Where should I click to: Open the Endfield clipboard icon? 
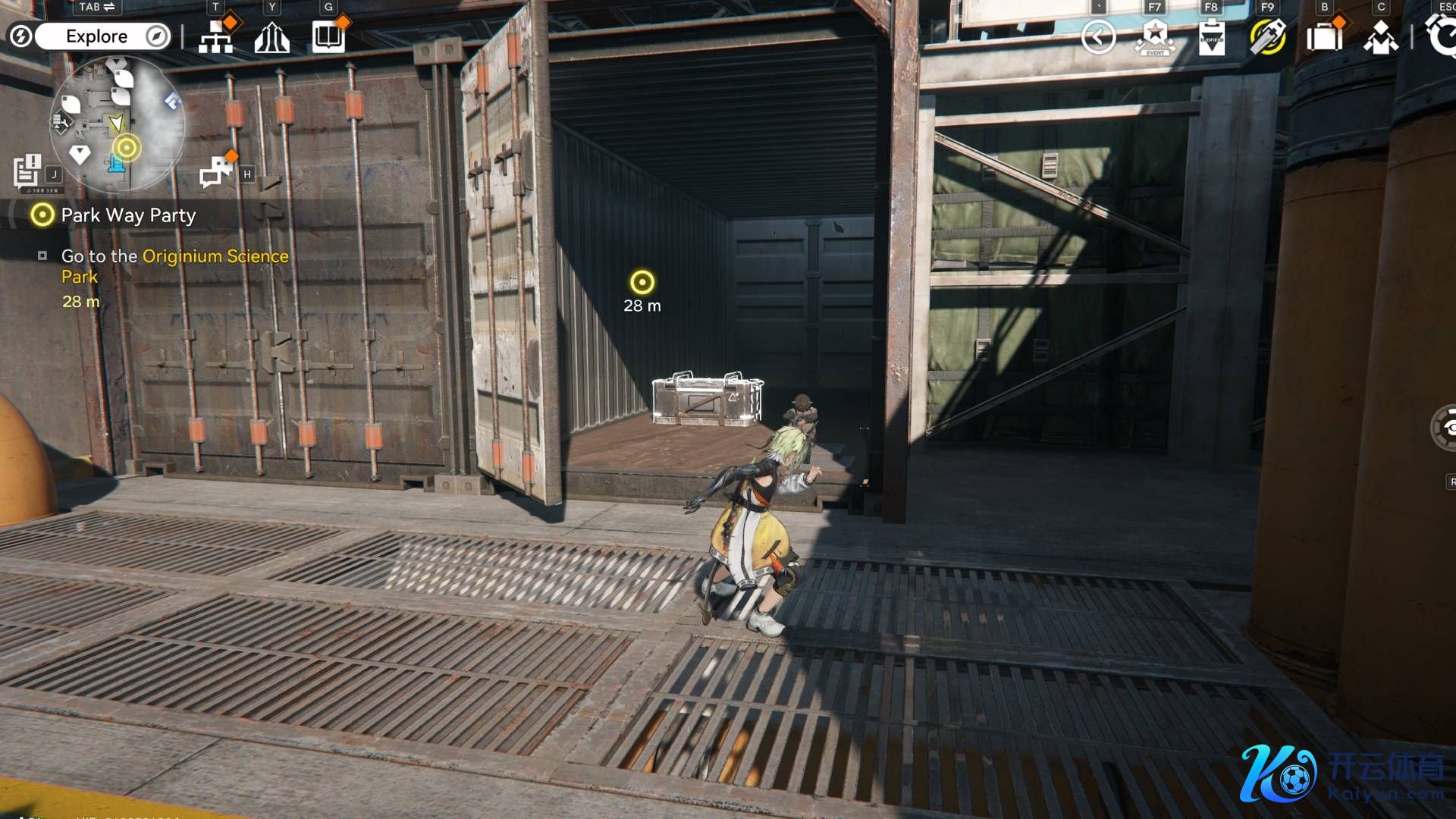pos(1211,36)
